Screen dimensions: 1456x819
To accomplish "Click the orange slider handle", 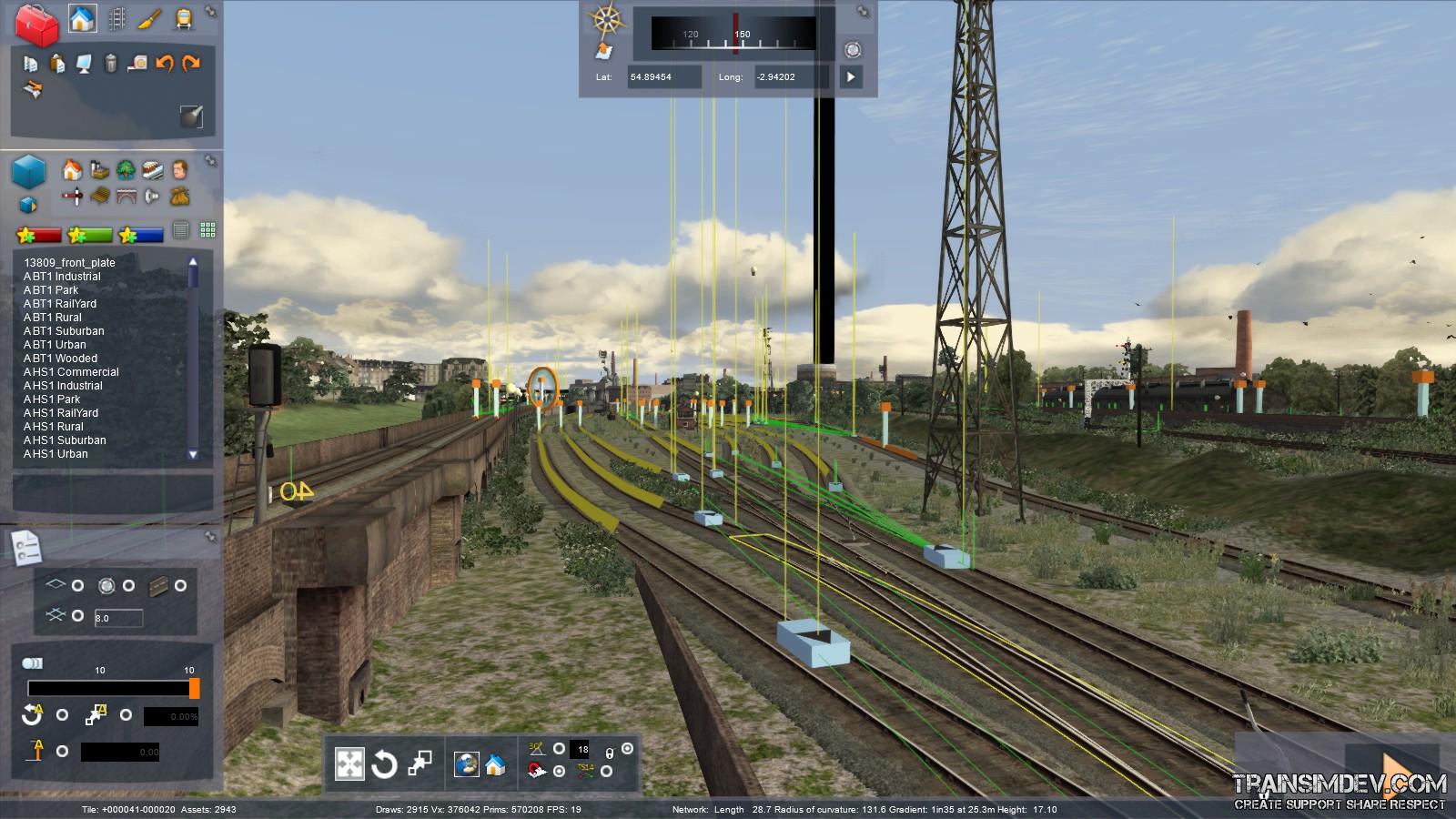I will (194, 689).
